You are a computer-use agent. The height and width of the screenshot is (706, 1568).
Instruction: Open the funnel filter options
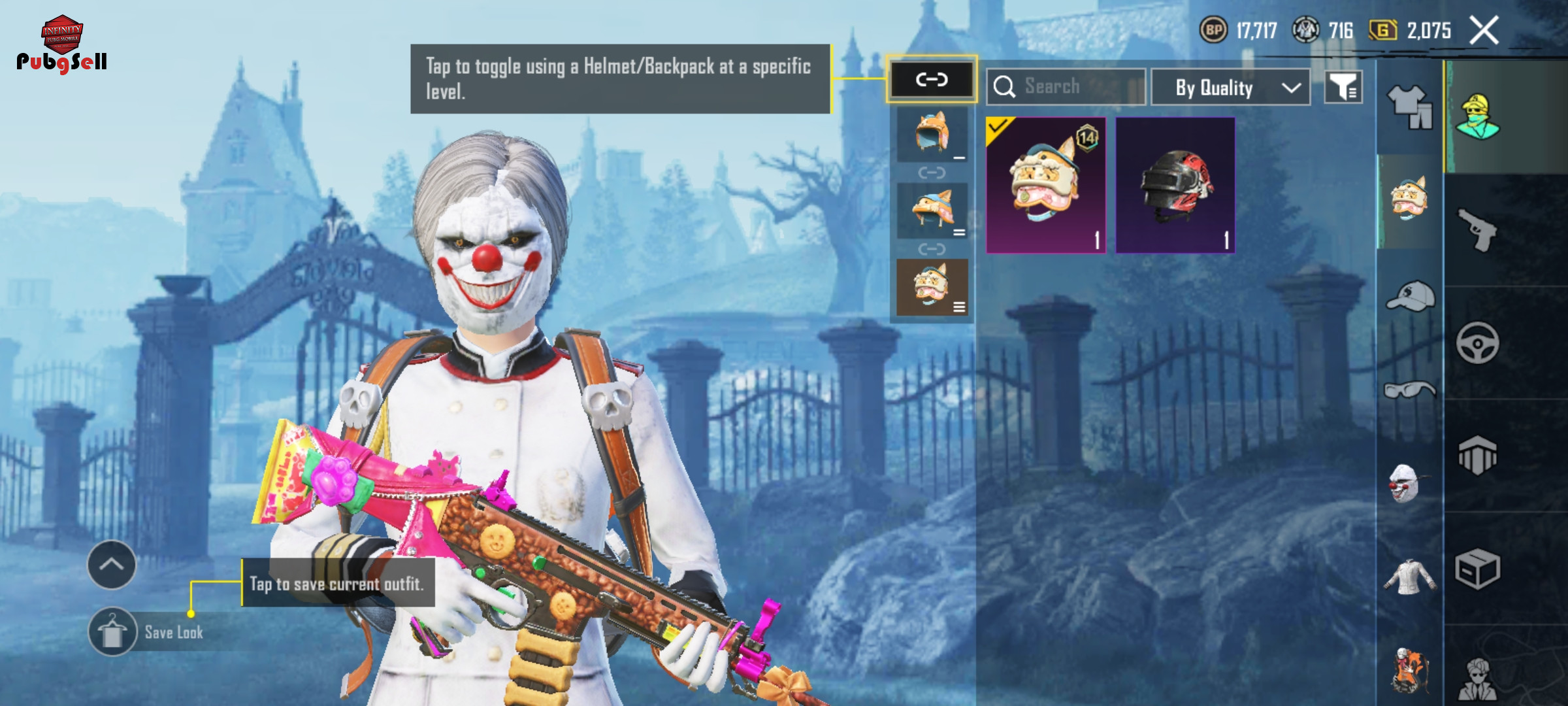[x=1343, y=88]
